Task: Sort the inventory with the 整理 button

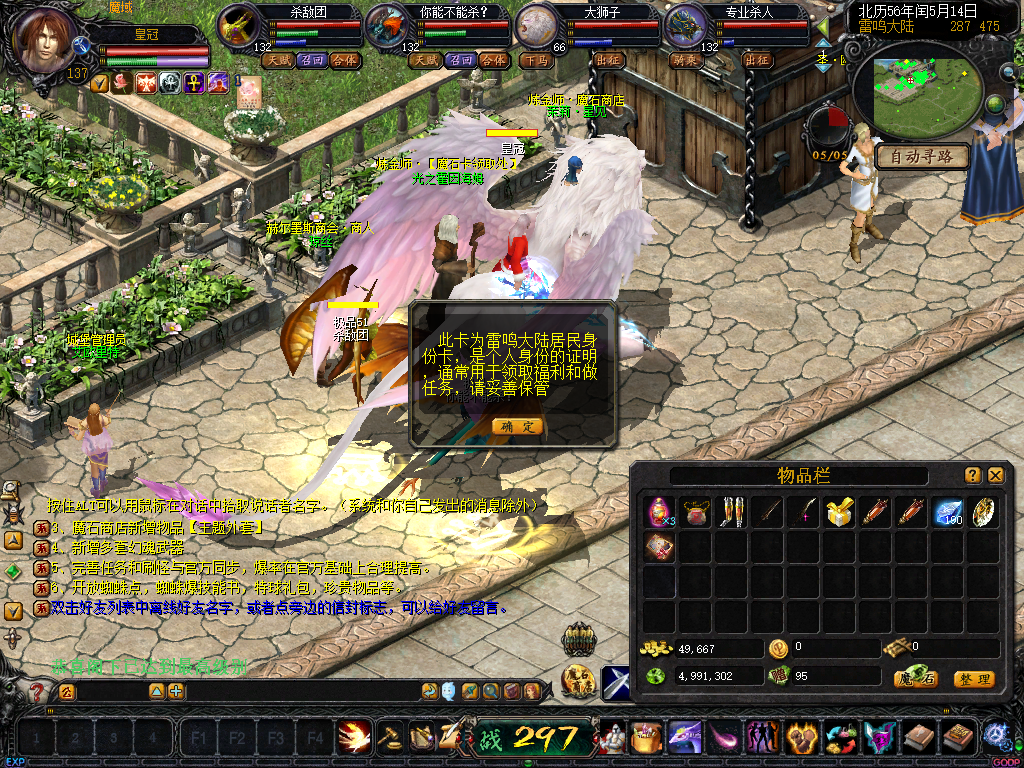Action: (x=973, y=679)
